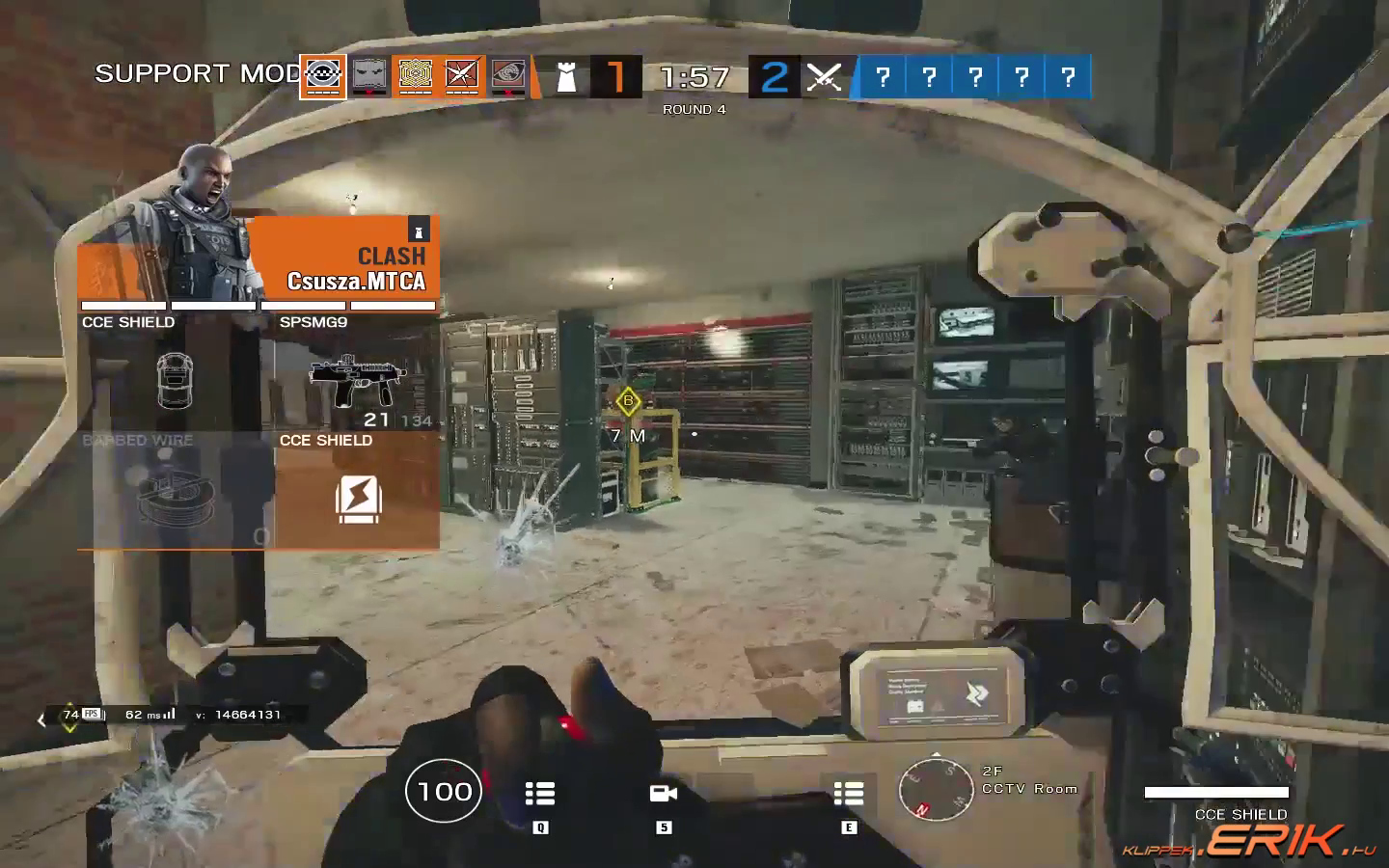Select the Barbed Wire gadget slot
Viewport: 1389px width, 868px height.
point(176,492)
